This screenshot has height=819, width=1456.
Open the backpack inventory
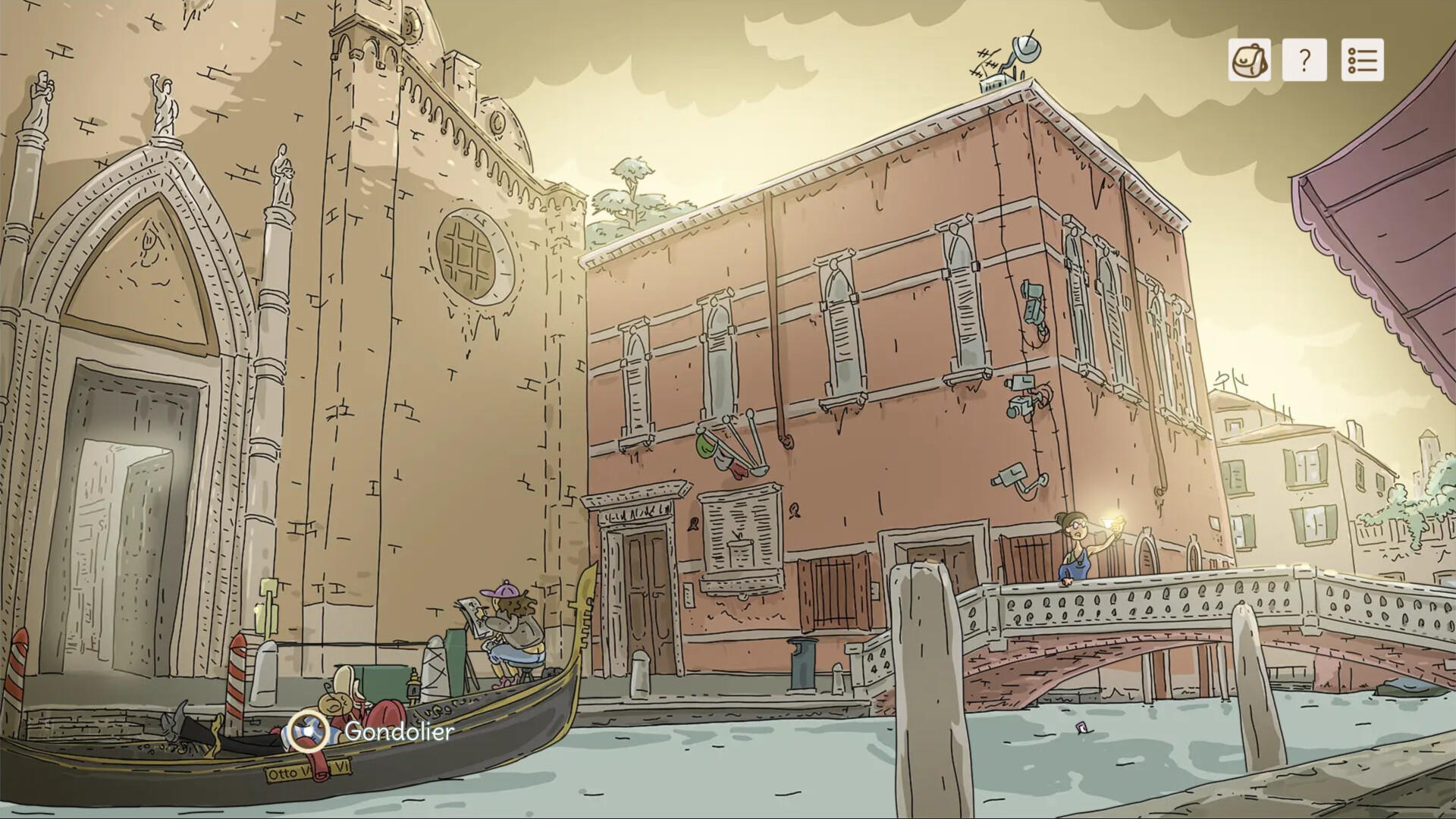1249,60
